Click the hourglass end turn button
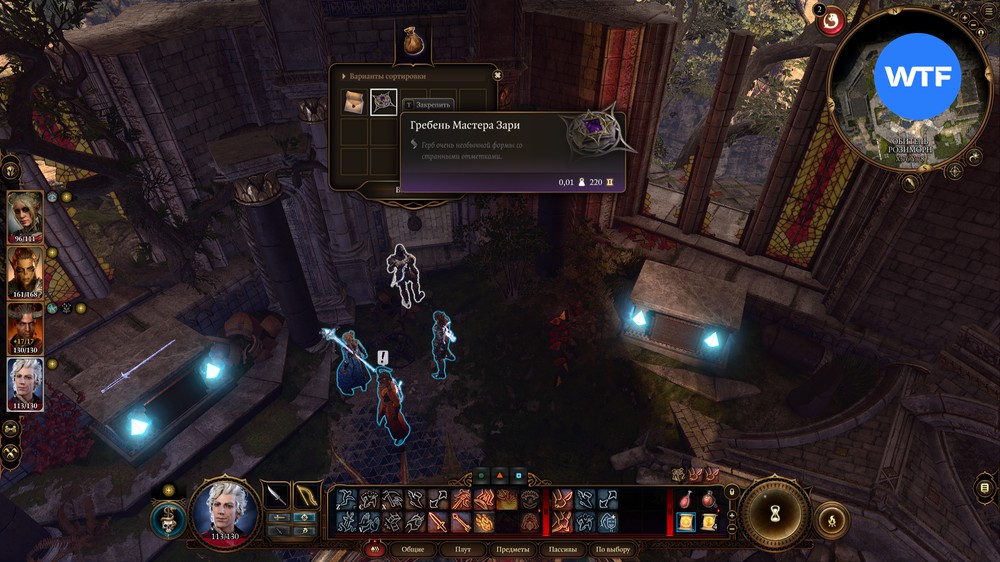The image size is (1000, 562). point(774,508)
